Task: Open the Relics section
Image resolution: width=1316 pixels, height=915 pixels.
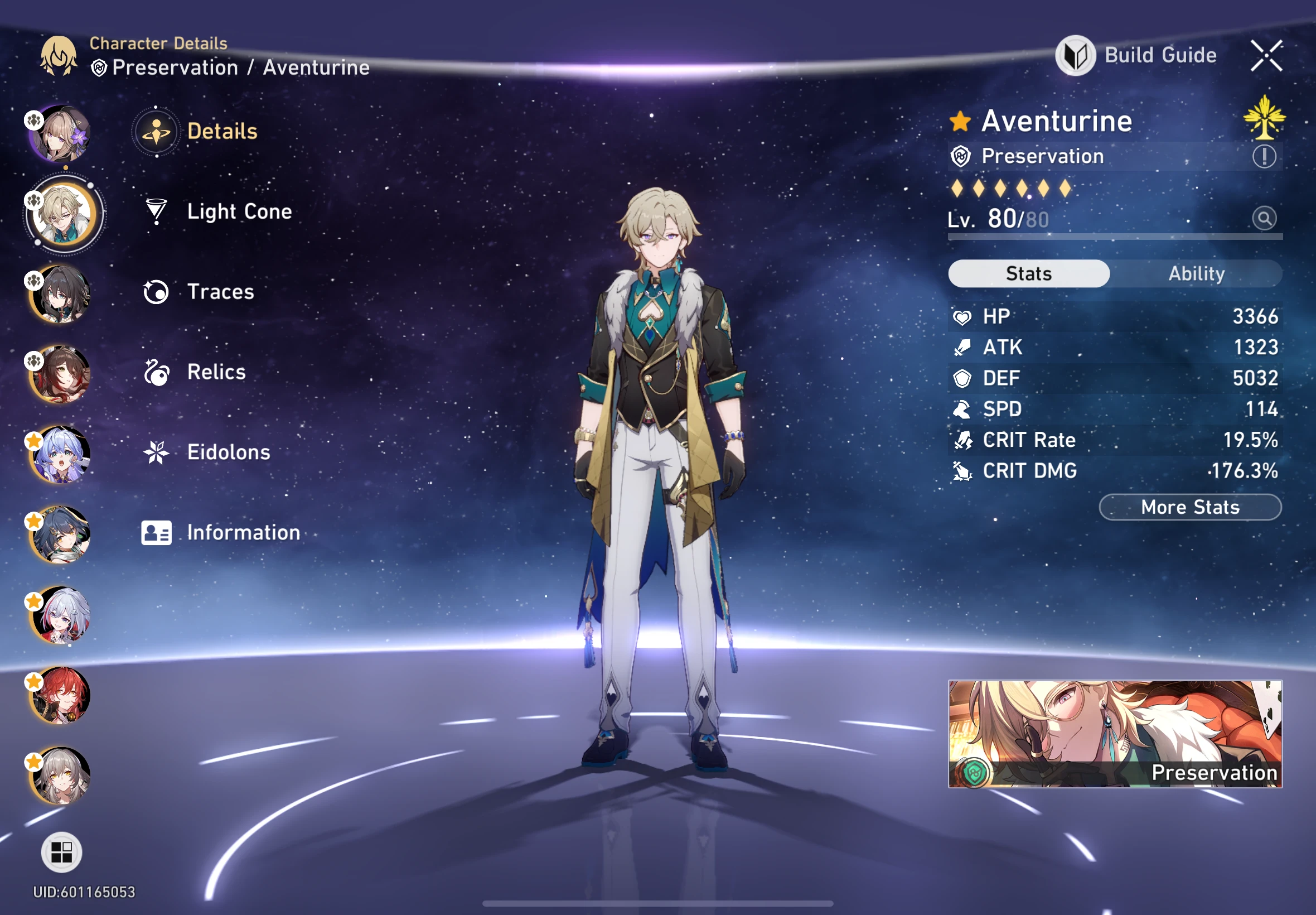Action: point(215,372)
